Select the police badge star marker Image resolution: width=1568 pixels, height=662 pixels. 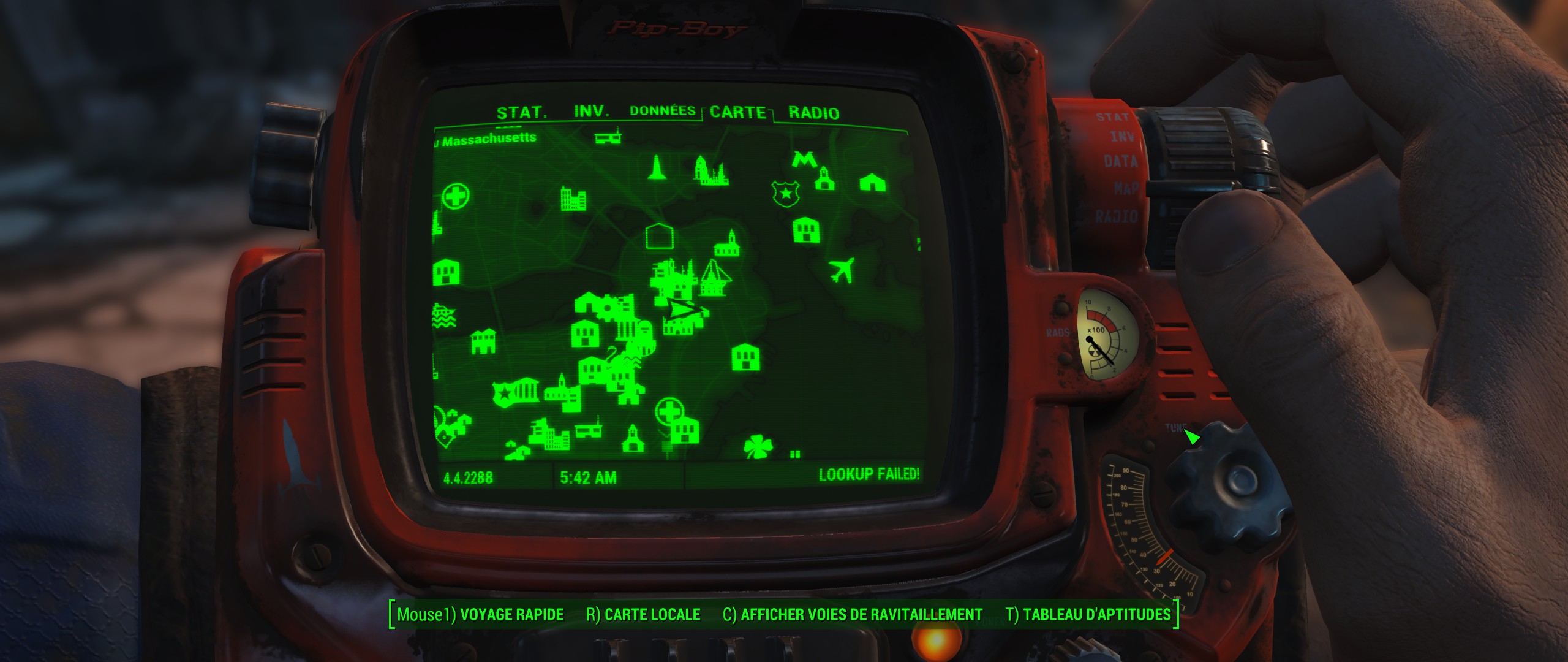[x=785, y=194]
